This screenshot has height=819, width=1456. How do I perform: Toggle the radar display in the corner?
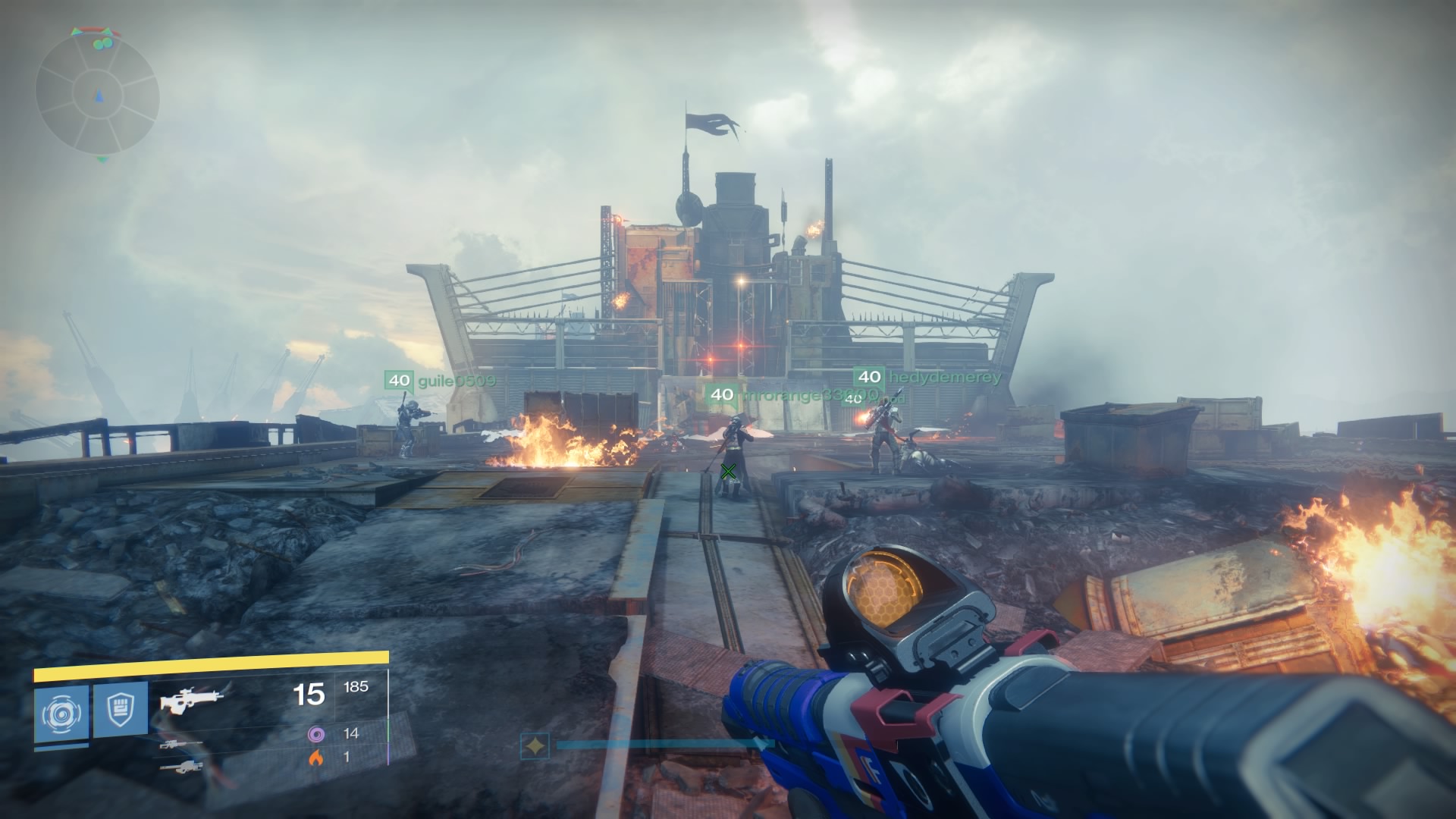99,91
